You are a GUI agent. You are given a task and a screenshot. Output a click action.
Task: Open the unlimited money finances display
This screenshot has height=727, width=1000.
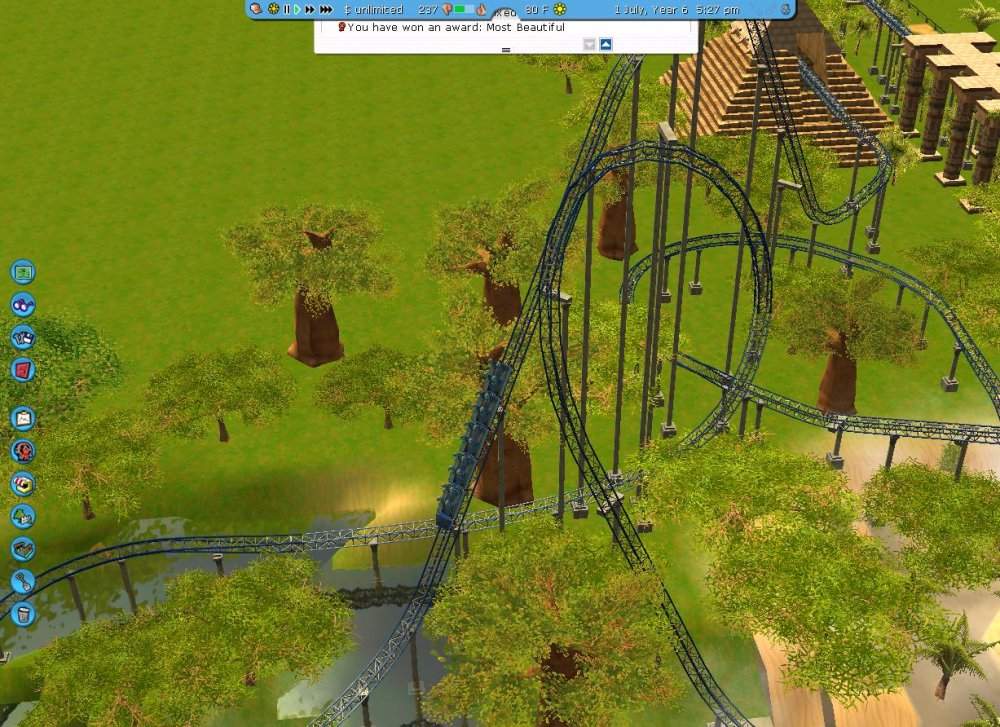coord(373,9)
